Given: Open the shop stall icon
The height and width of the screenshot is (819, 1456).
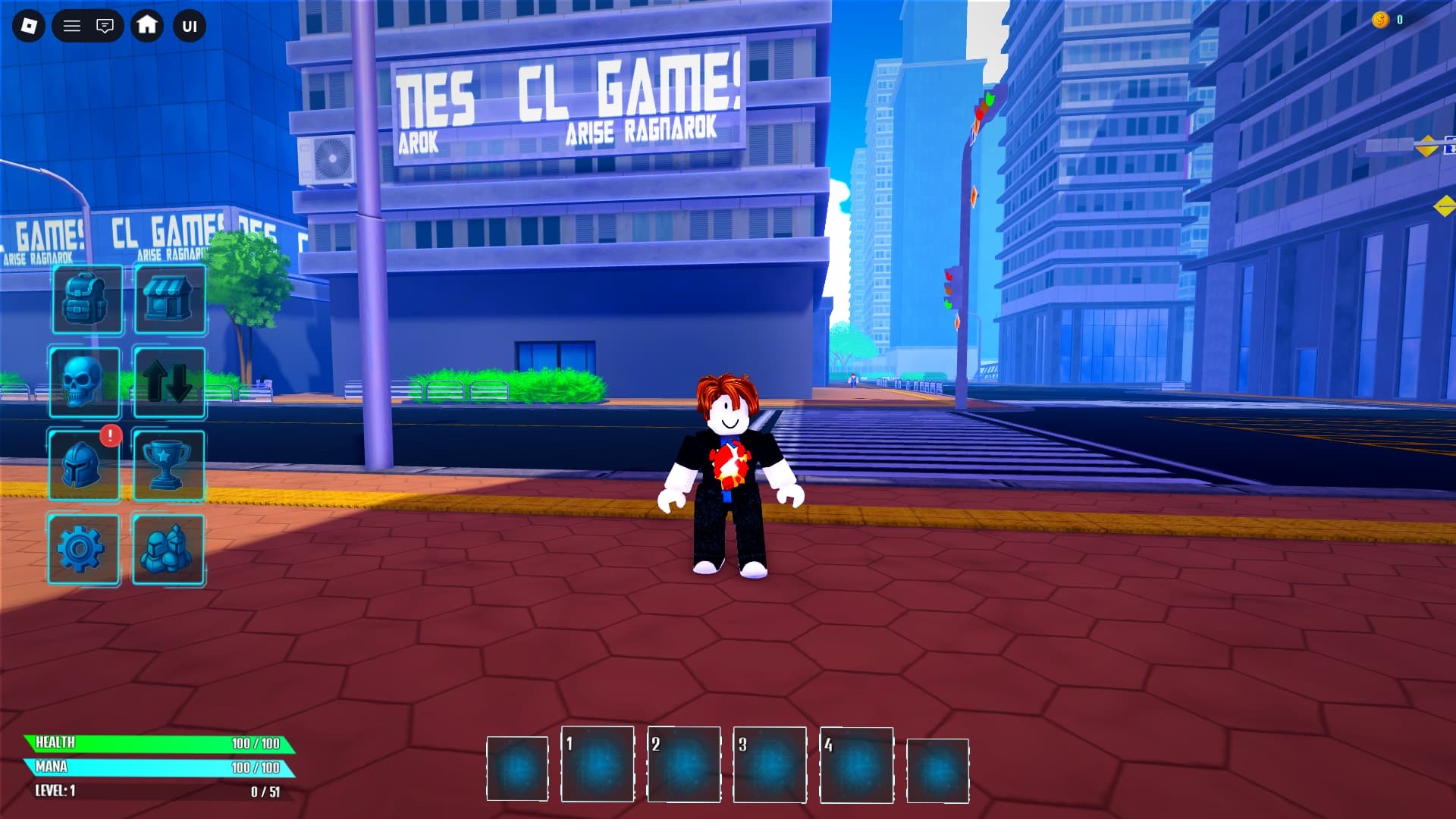Looking at the screenshot, I should tap(170, 300).
